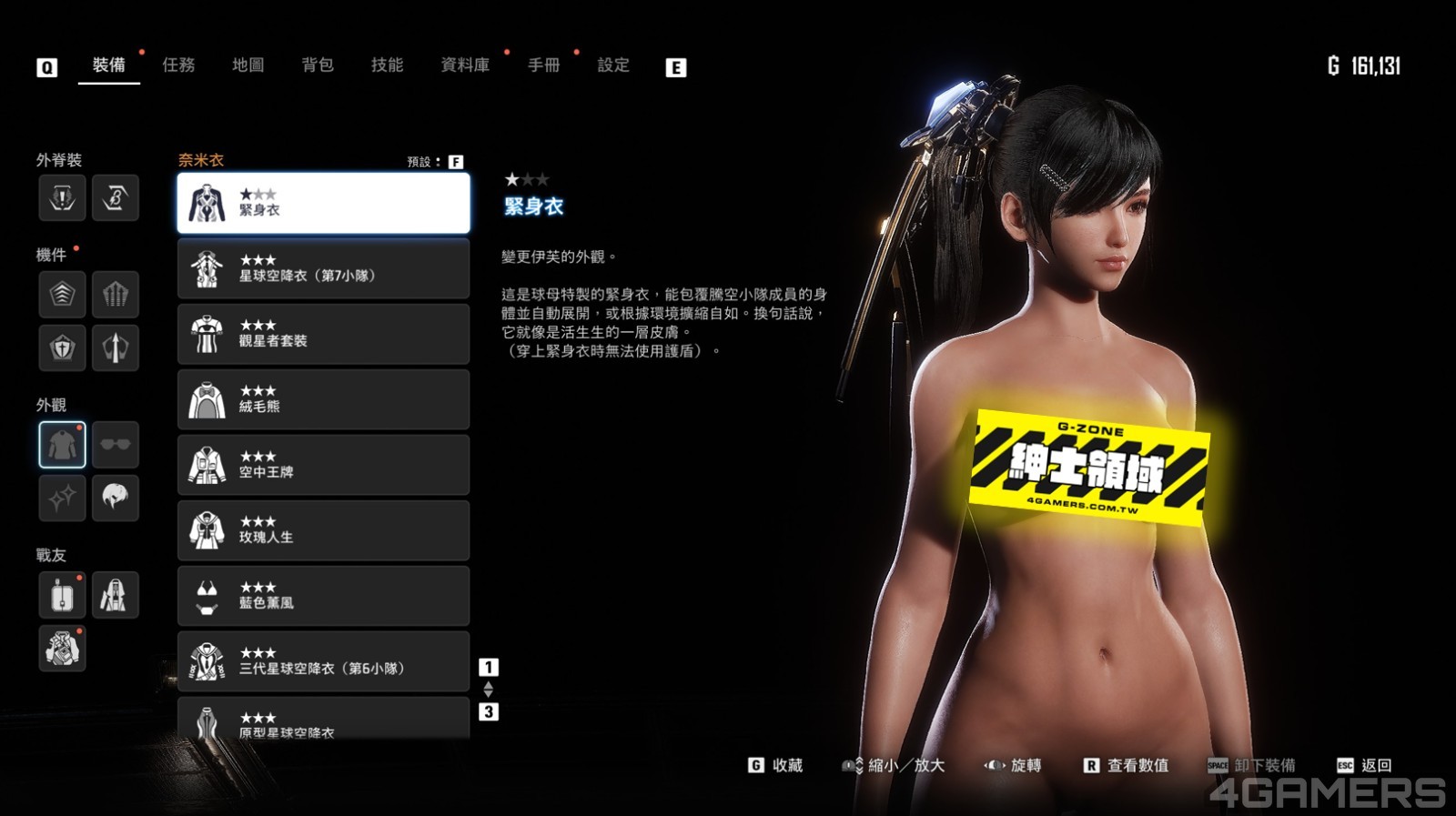1456x816 pixels.
Task: Select the nano suit appearance slot
Action: click(x=62, y=445)
